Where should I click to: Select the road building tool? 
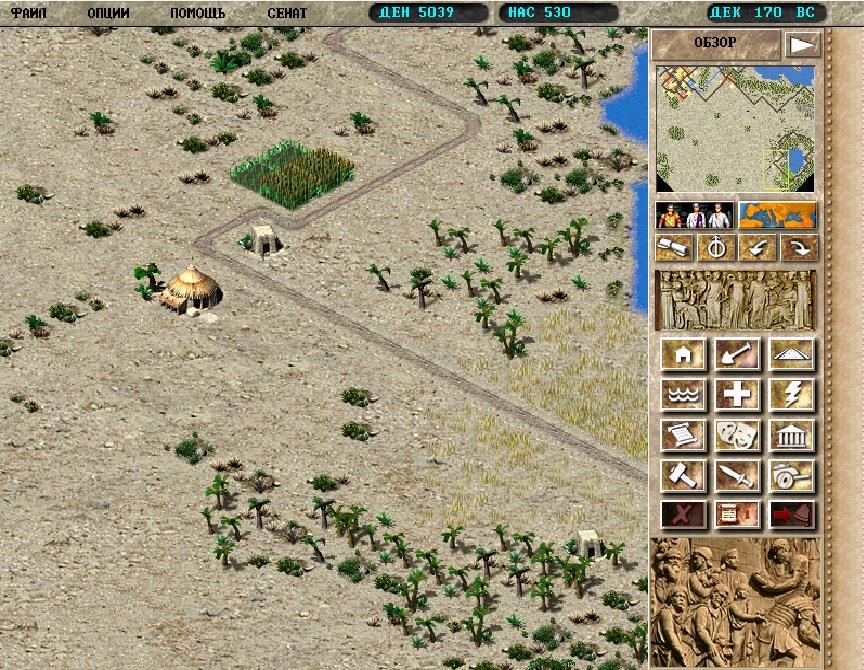click(x=792, y=354)
